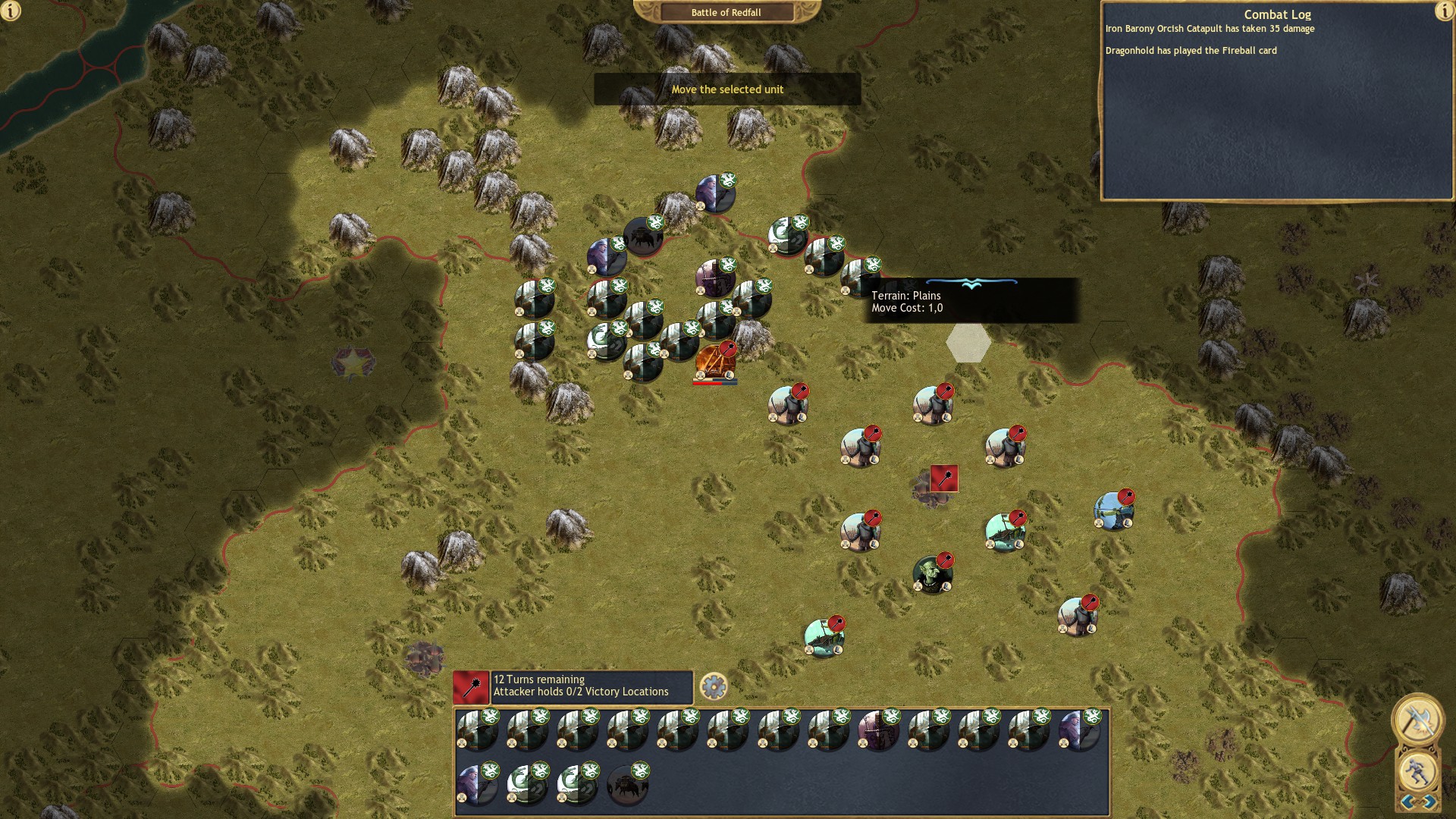
Task: Click the Battle of Redfall title banner
Action: (726, 12)
